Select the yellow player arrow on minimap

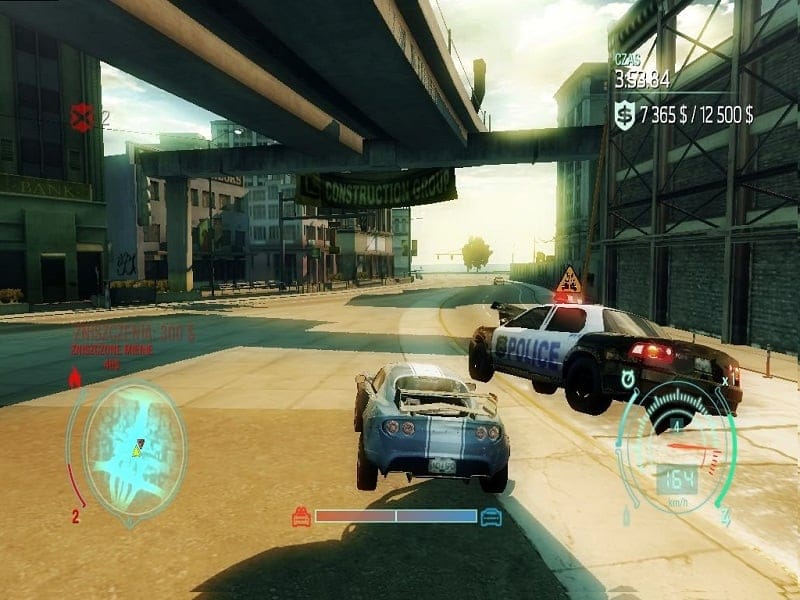137,450
